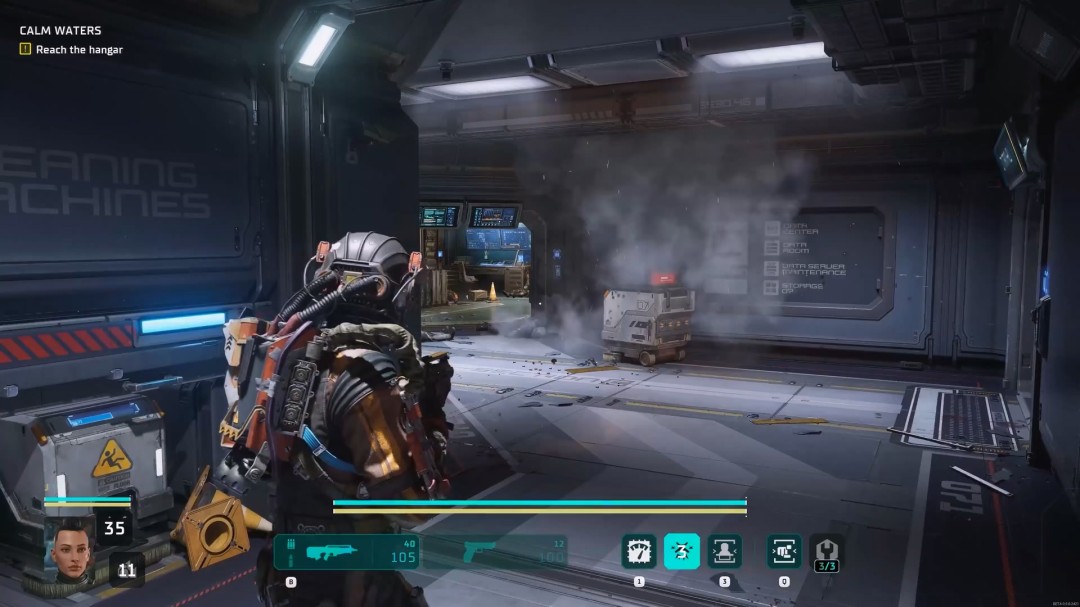Image resolution: width=1080 pixels, height=607 pixels.
Task: Activate the fist melee ability icon
Action: tap(784, 551)
